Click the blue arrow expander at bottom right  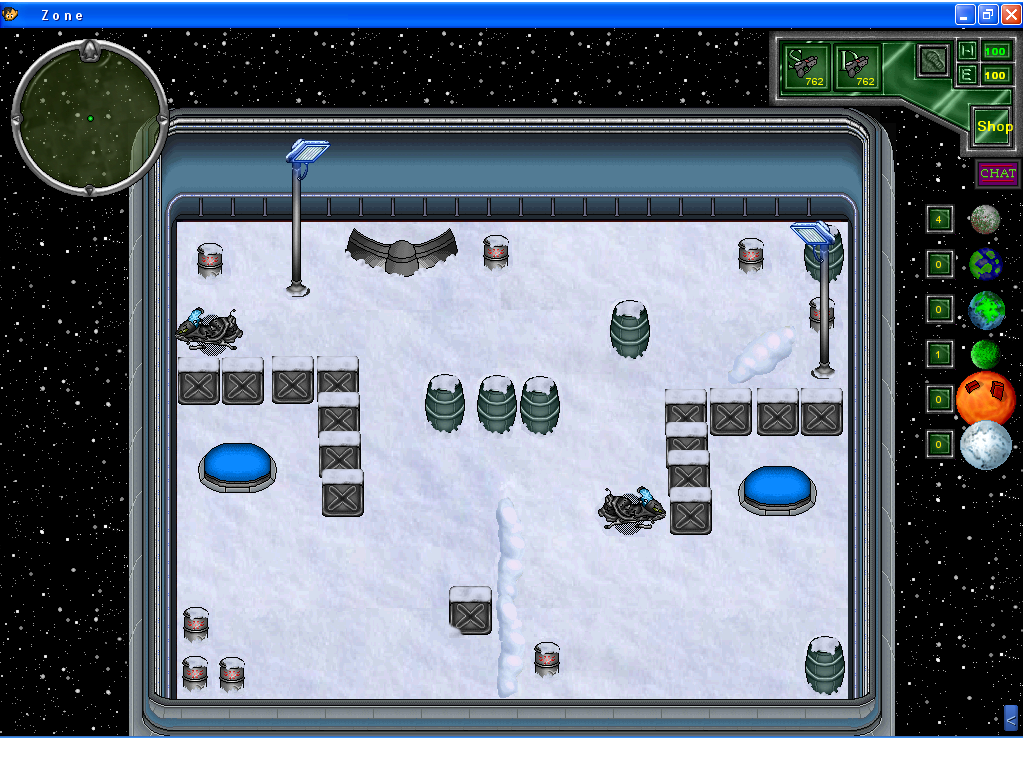pos(1010,718)
